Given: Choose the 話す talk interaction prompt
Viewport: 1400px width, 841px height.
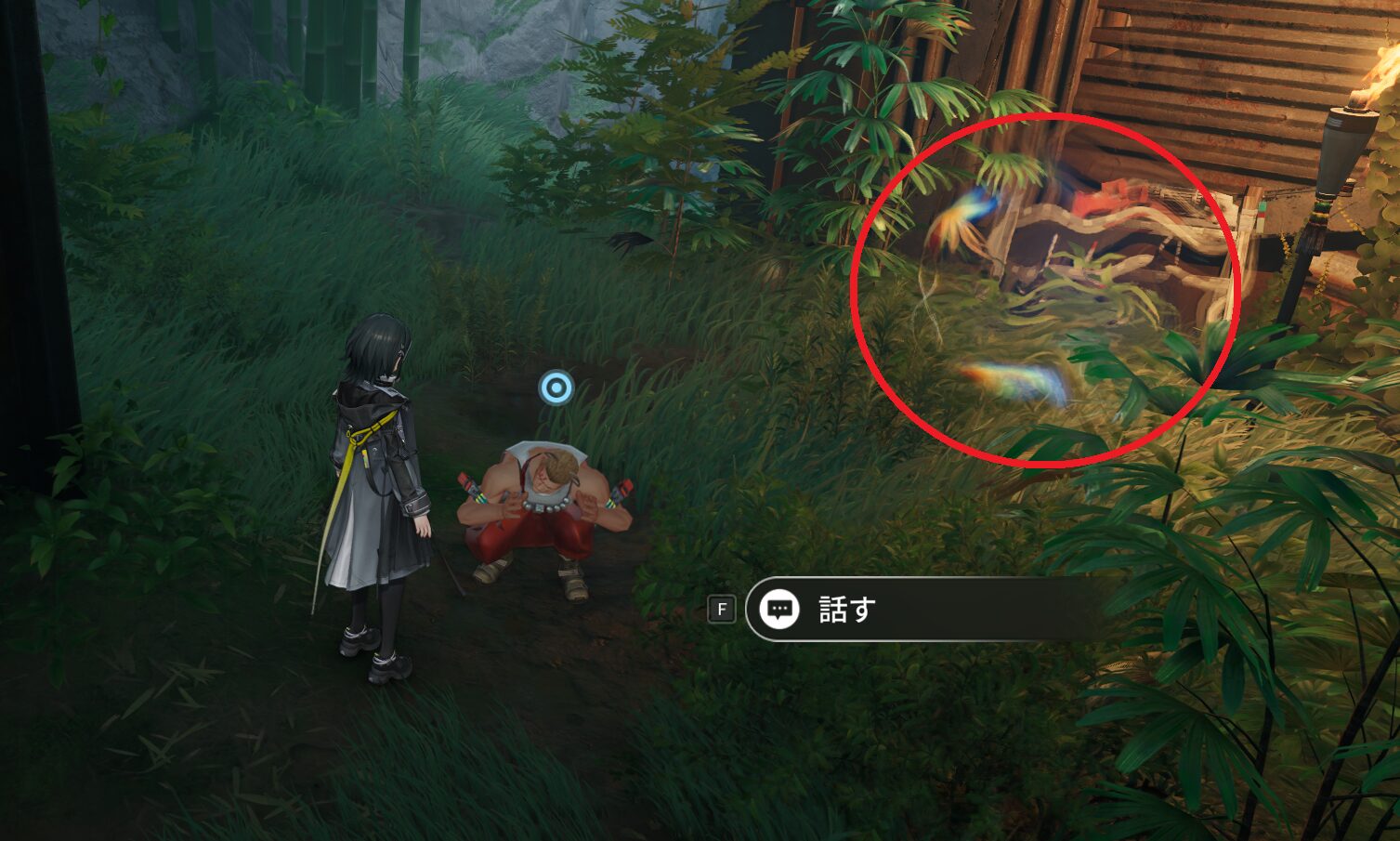Looking at the screenshot, I should tap(844, 610).
